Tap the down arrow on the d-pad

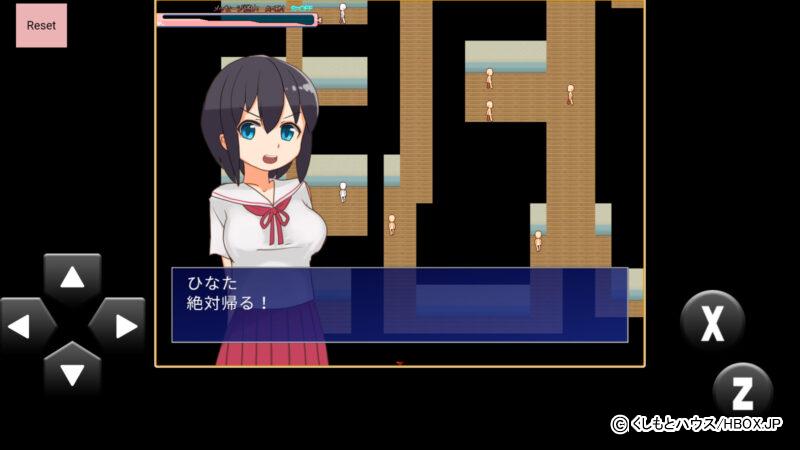coord(72,372)
